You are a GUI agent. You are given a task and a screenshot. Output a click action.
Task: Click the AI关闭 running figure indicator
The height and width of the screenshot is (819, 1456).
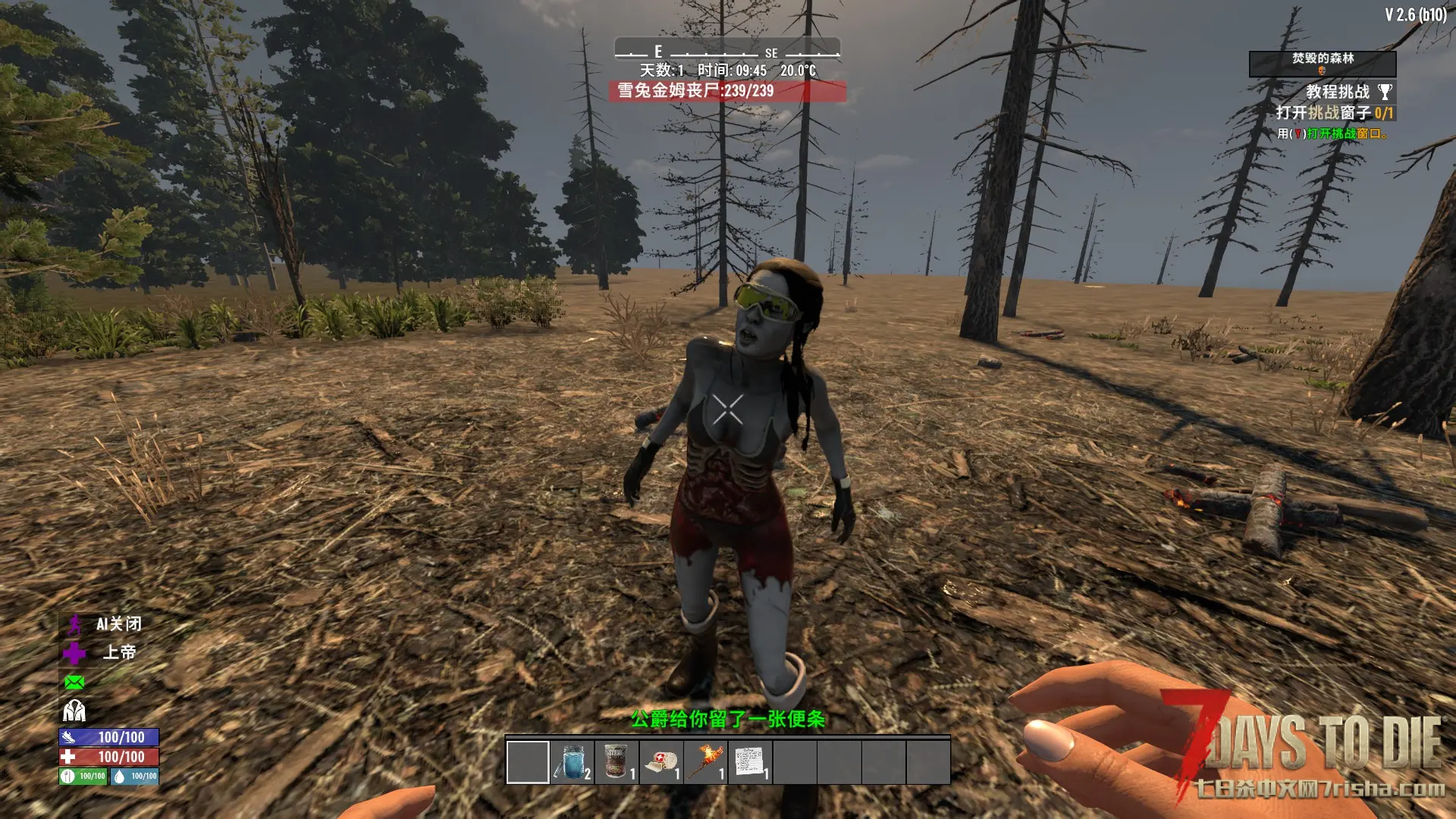pos(74,625)
